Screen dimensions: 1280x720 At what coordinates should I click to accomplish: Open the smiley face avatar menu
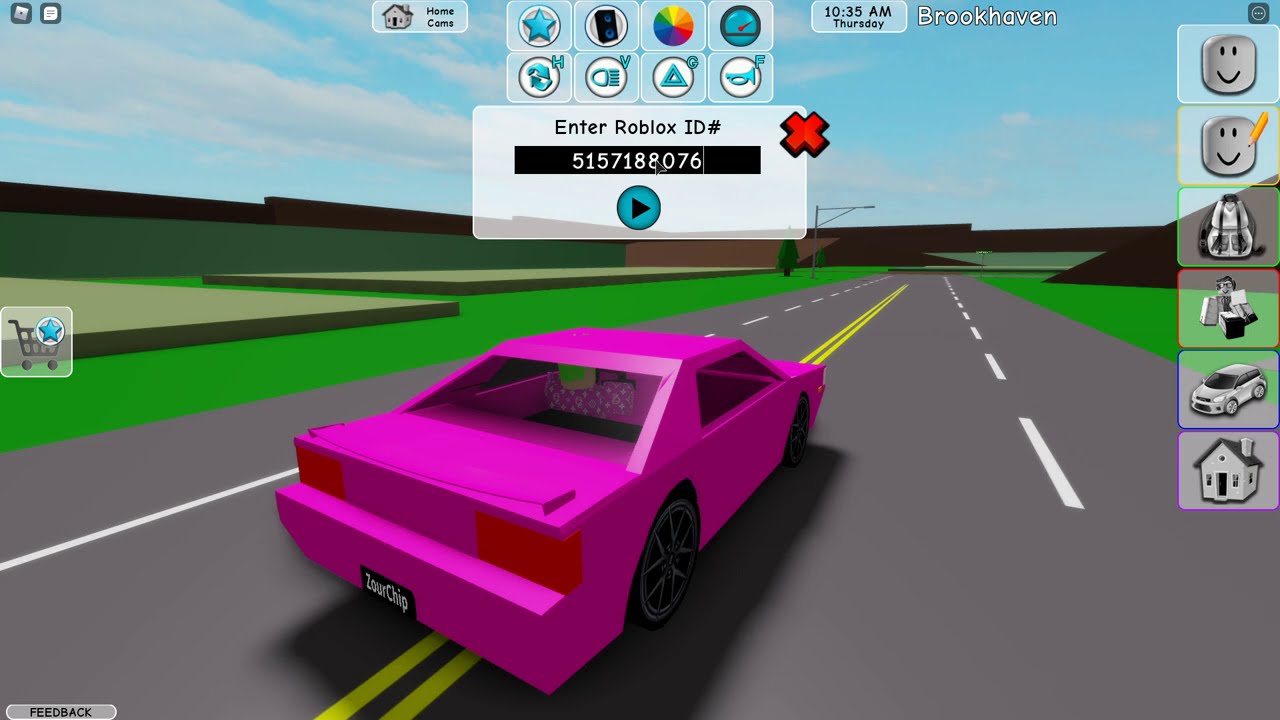(1228, 64)
